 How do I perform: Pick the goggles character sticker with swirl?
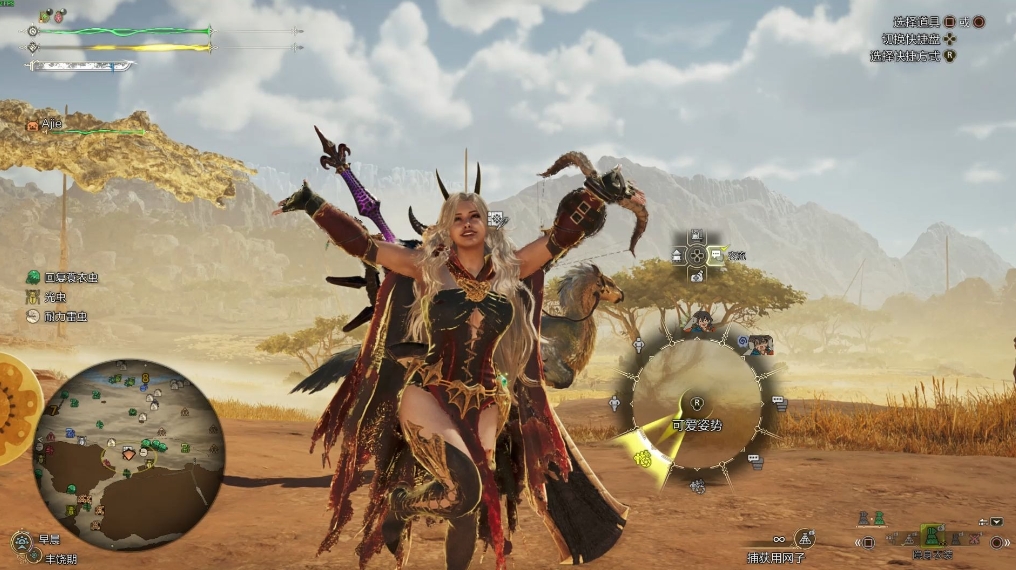point(759,345)
